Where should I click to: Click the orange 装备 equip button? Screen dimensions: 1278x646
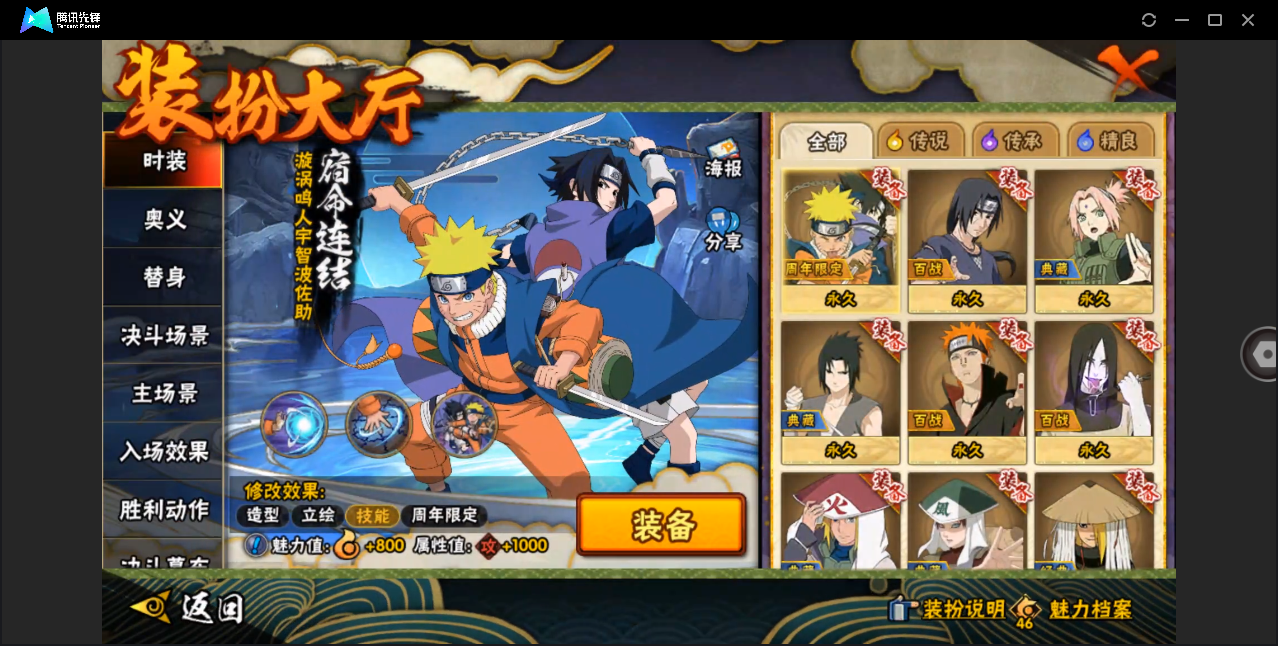[x=661, y=525]
